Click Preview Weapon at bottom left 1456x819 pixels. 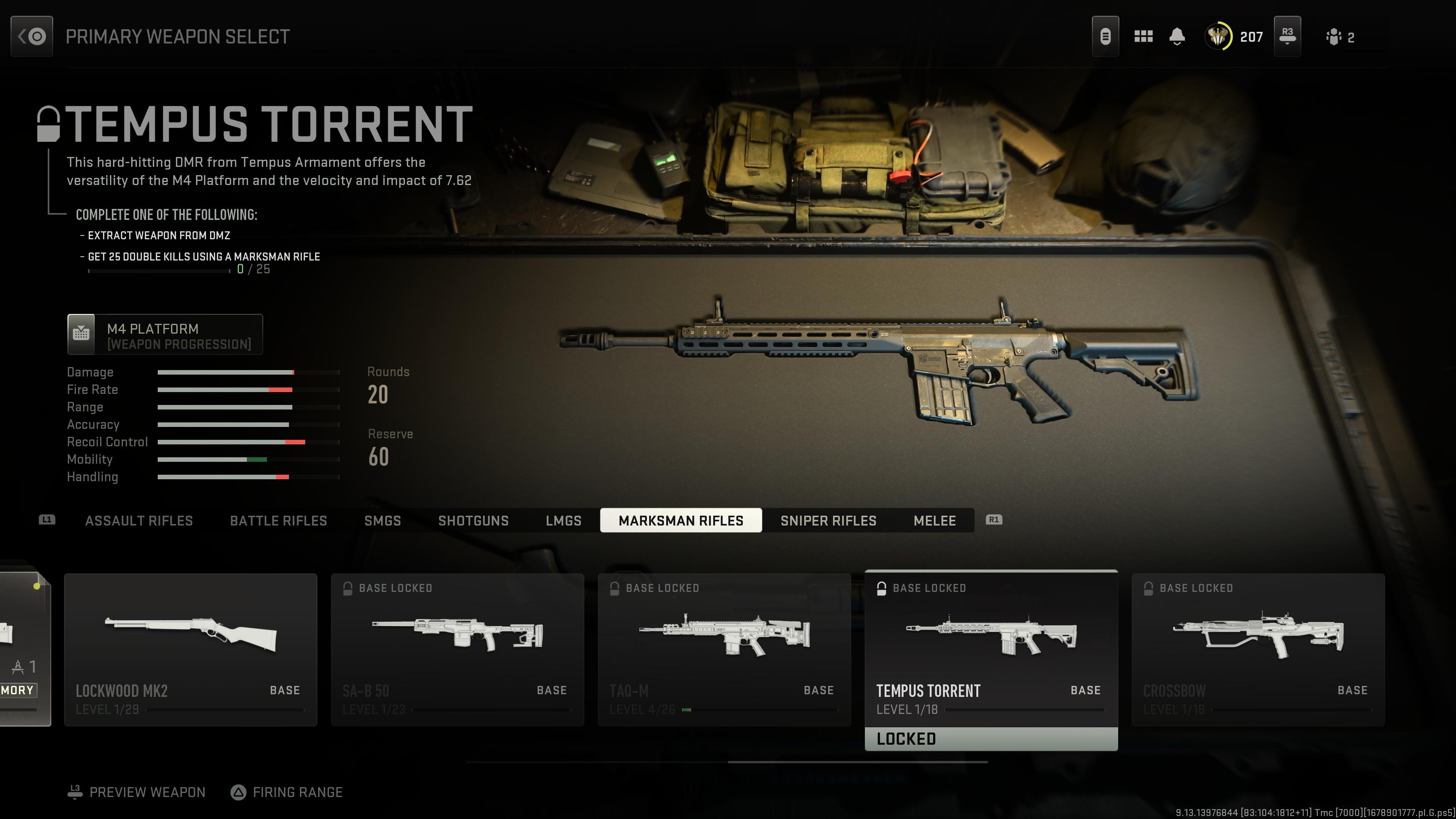point(147,792)
